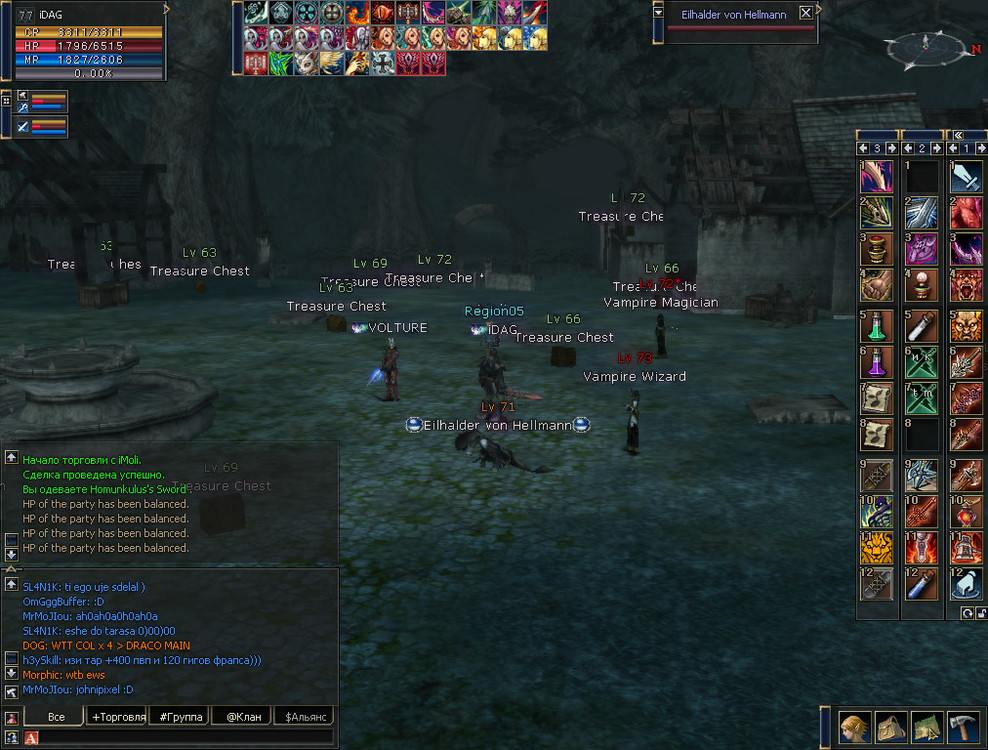The width and height of the screenshot is (988, 750).
Task: Use the red potion flask in slot 10
Action: (x=967, y=510)
